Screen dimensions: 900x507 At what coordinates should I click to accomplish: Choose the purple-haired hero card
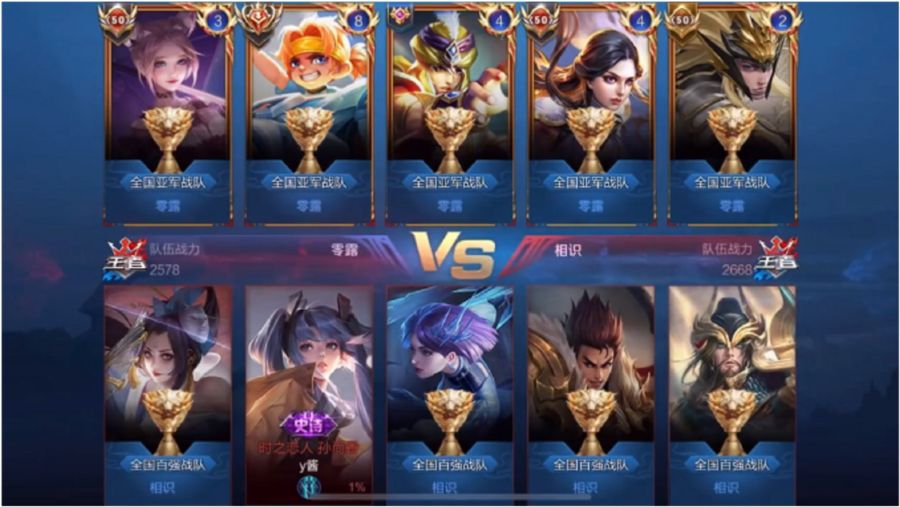450,390
